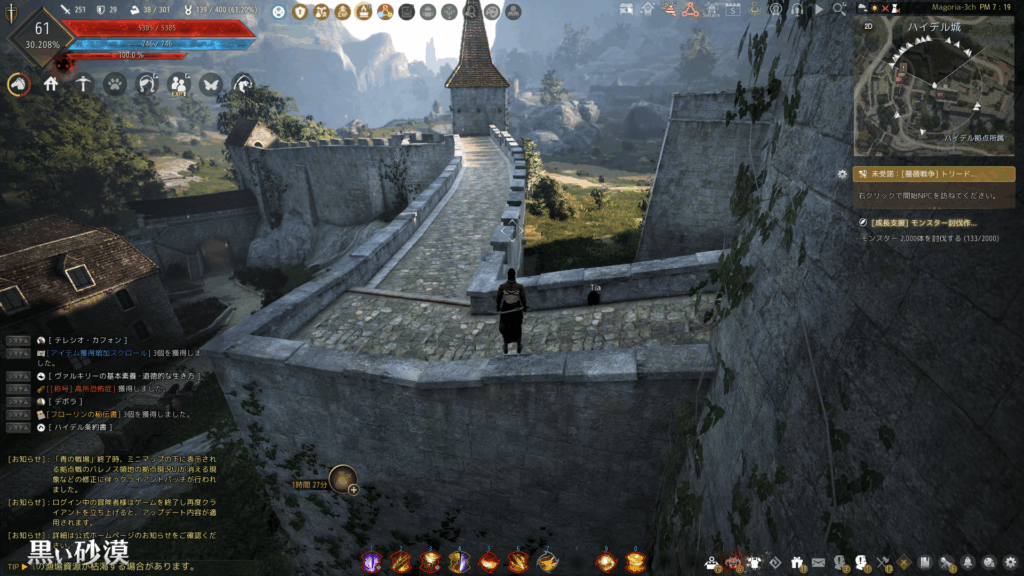Open the armor equipment icon in bottom menu
This screenshot has height=576, width=1024.
755,562
